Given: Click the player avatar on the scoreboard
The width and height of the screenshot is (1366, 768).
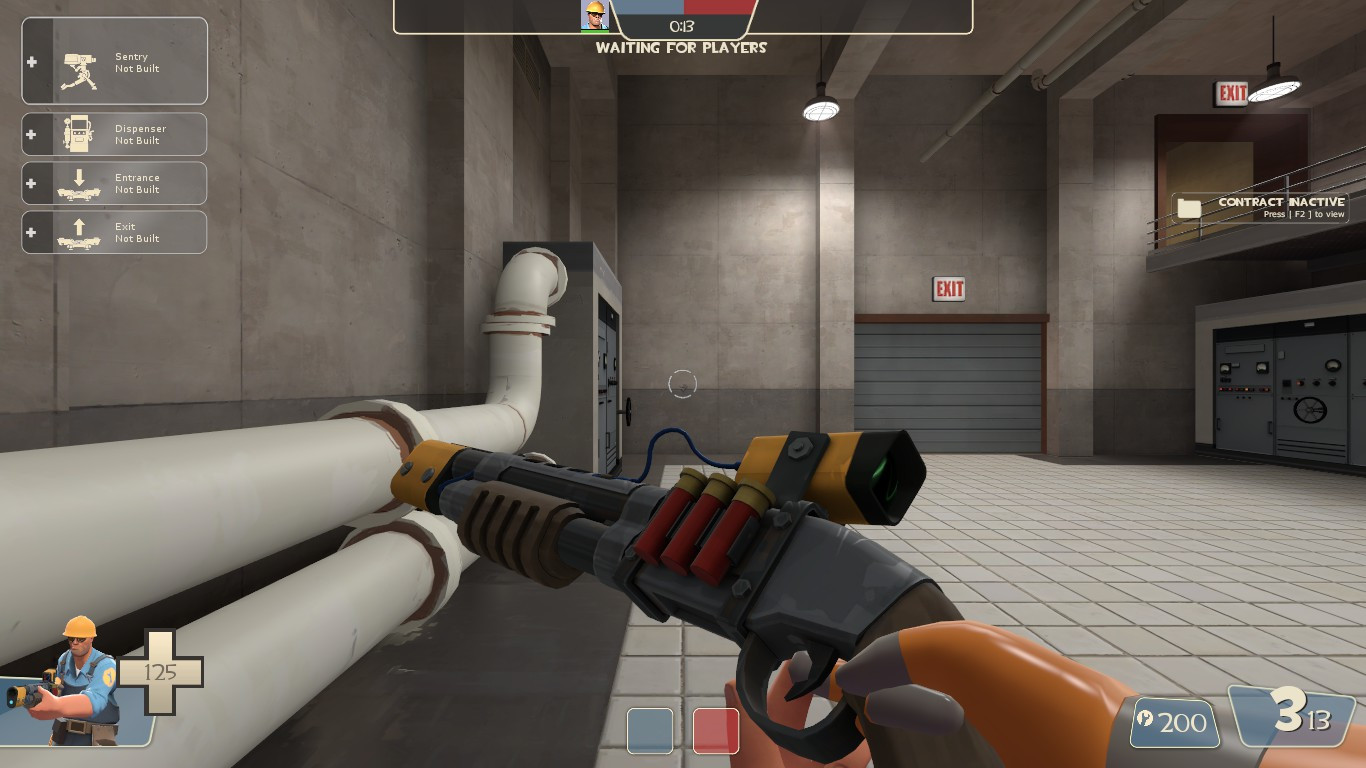Looking at the screenshot, I should click(x=594, y=14).
